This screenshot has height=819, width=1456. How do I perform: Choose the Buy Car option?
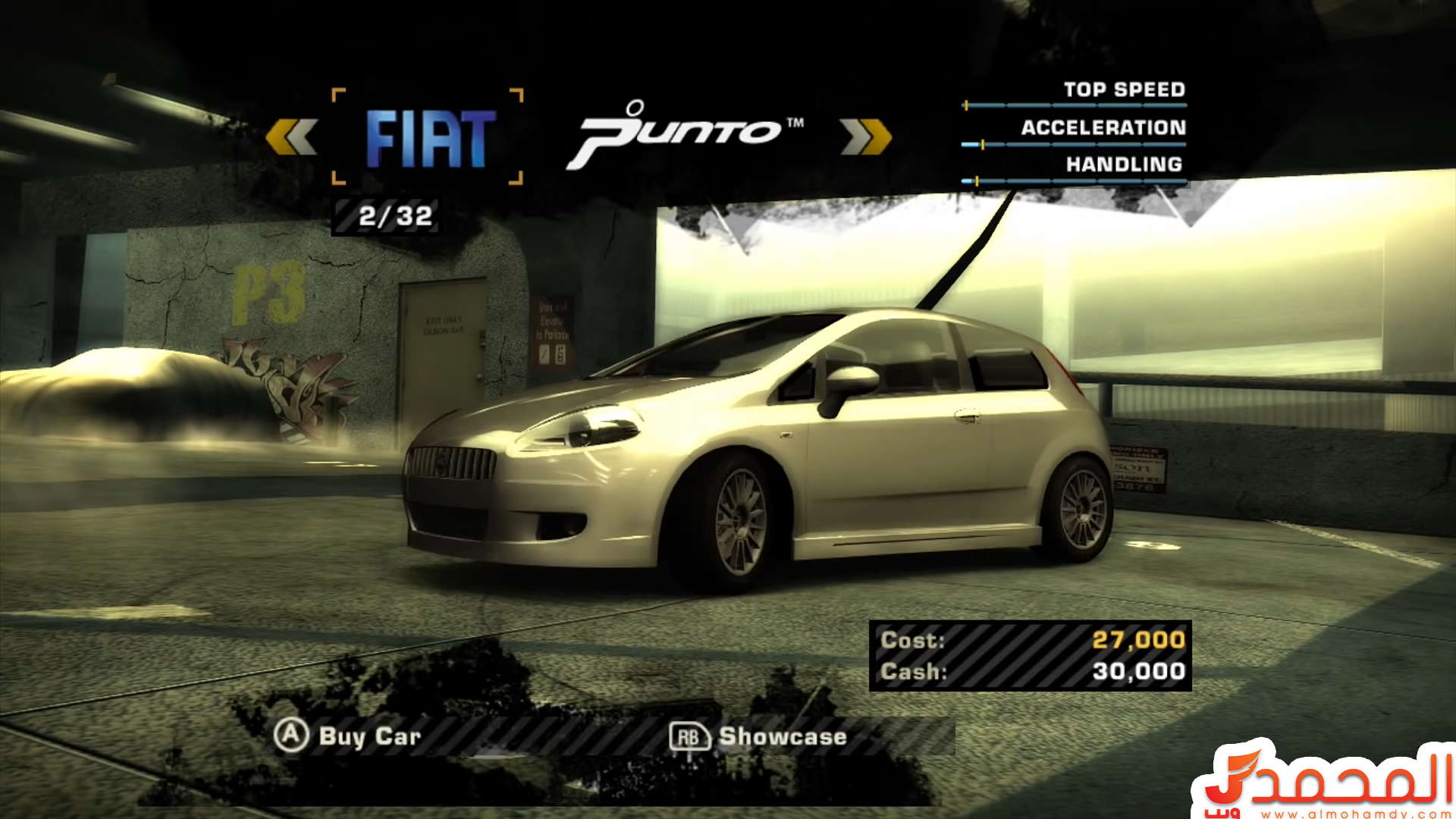pos(347,736)
